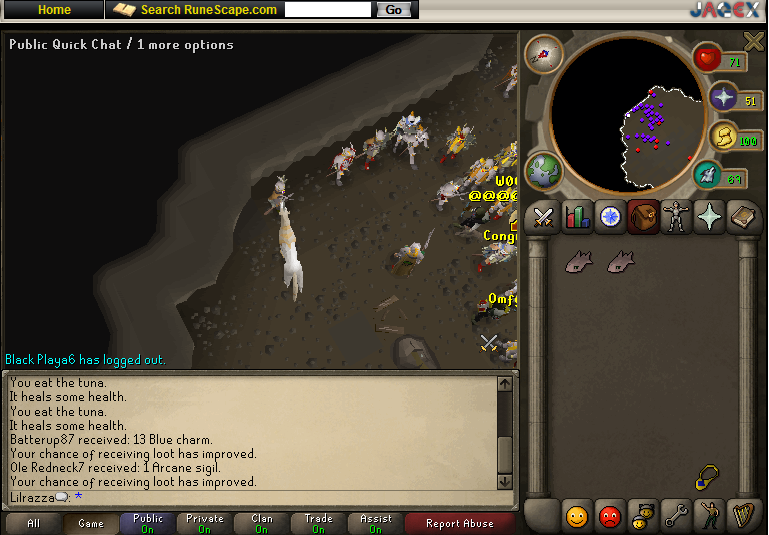Image resolution: width=769 pixels, height=535 pixels.
Task: Select the All chat filter tab
Action: [34, 523]
